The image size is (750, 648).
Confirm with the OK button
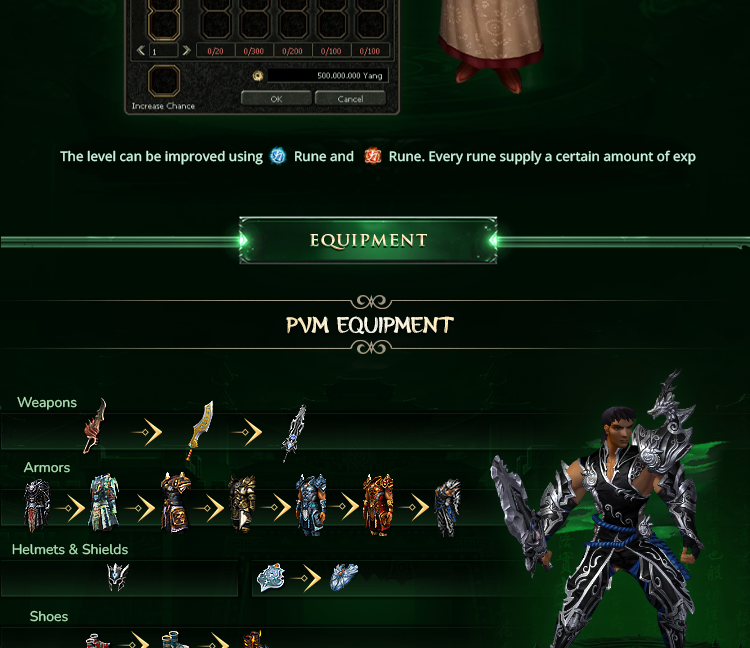[276, 99]
